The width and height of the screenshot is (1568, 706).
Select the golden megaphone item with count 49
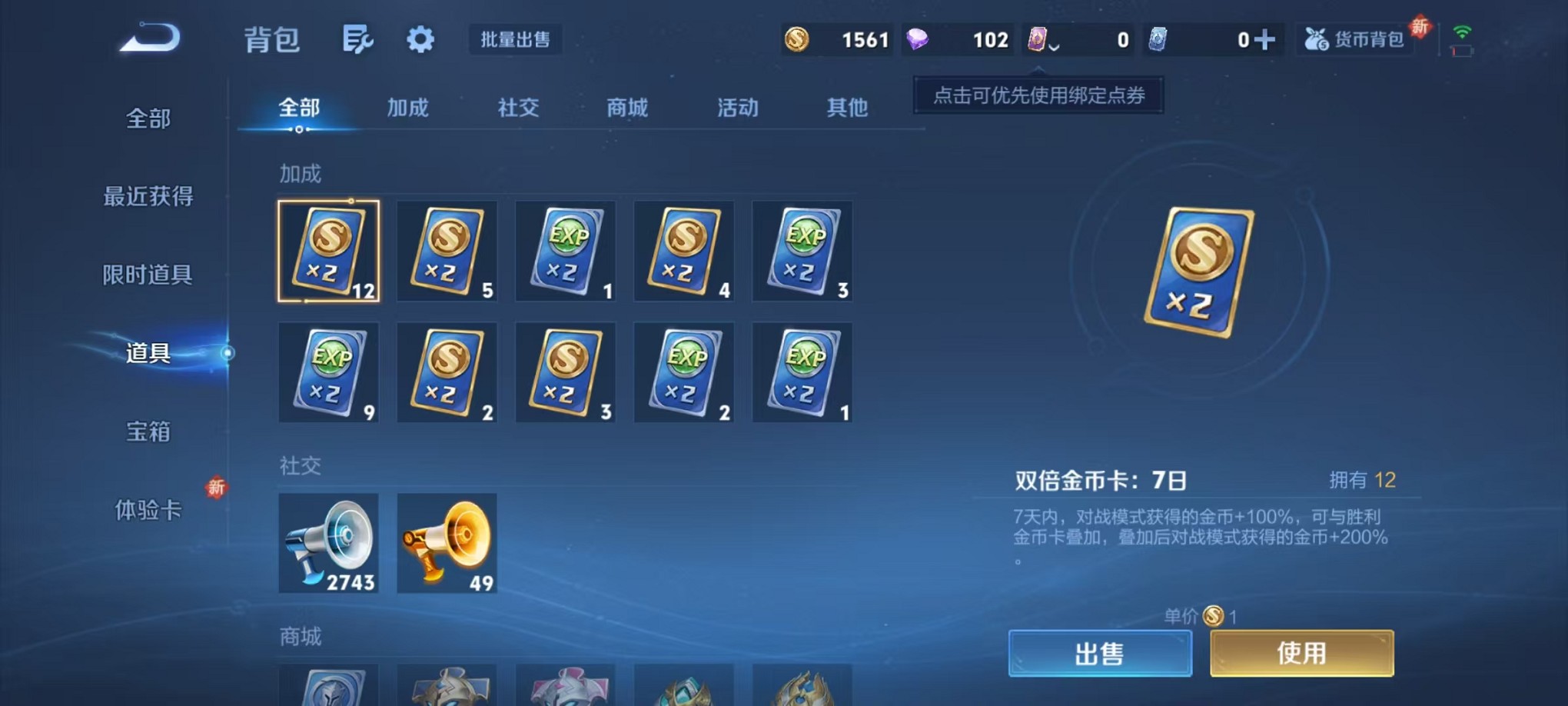click(447, 542)
